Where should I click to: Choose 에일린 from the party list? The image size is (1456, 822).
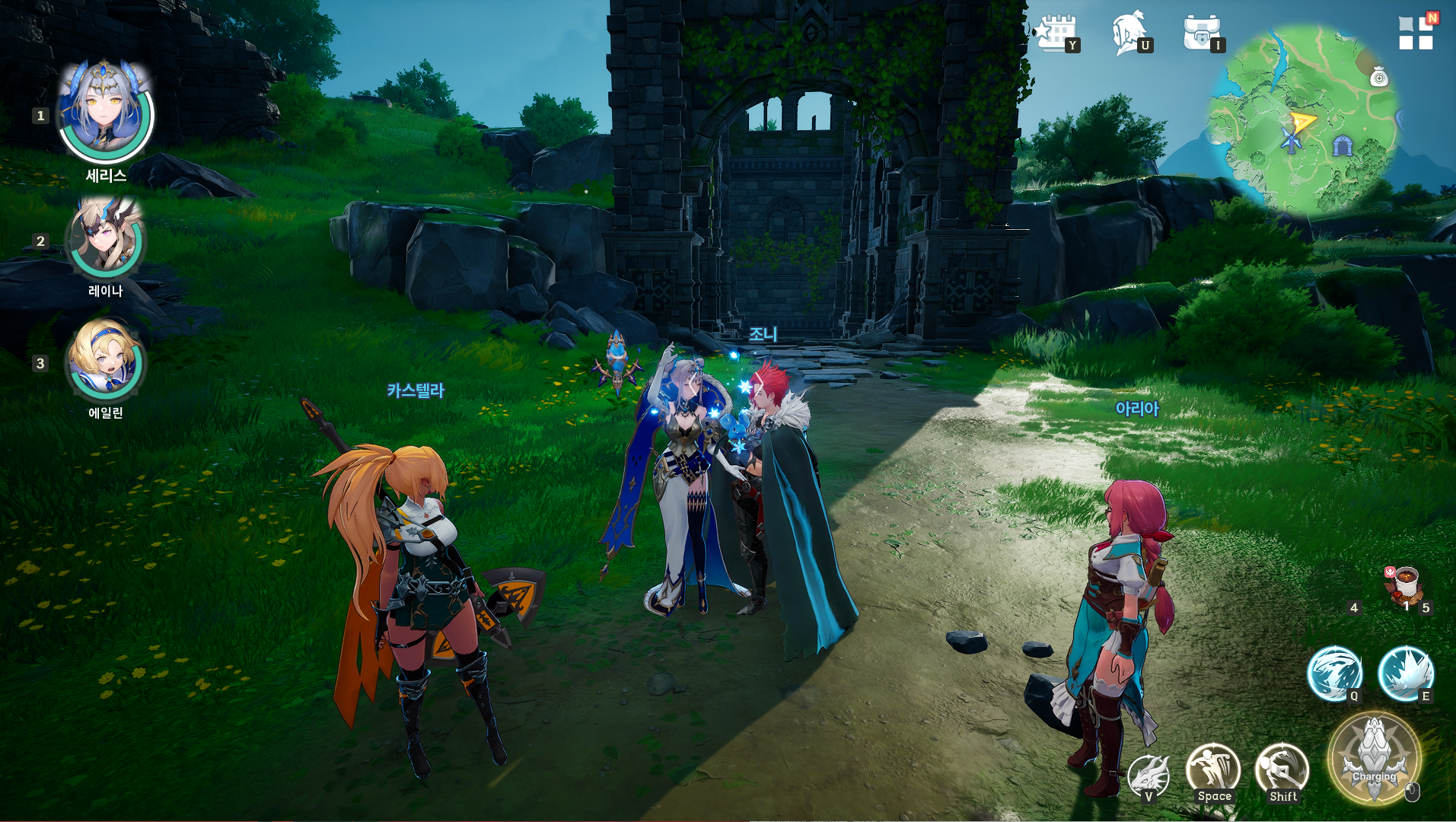tap(106, 359)
